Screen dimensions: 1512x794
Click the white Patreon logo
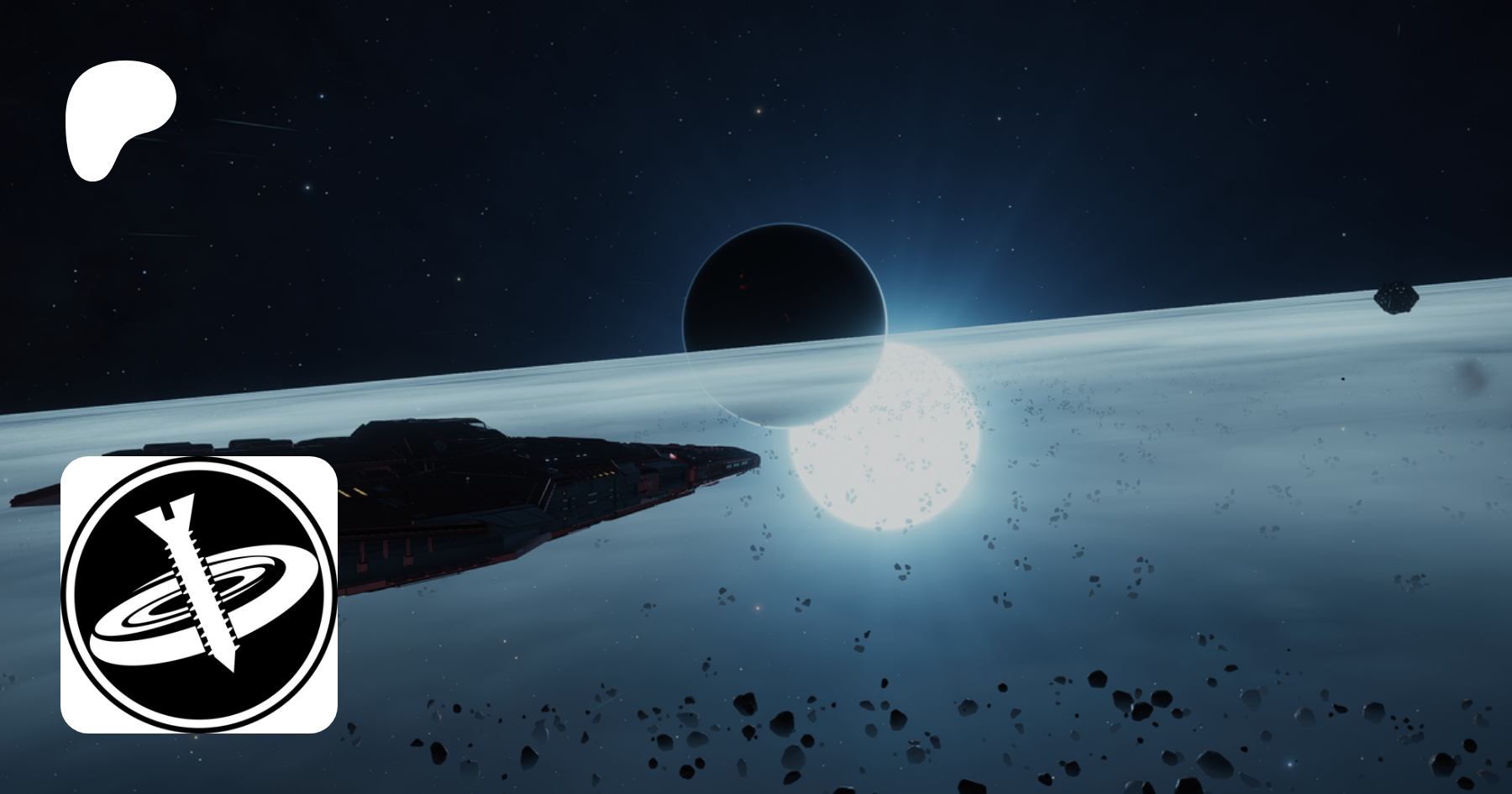coord(118,119)
